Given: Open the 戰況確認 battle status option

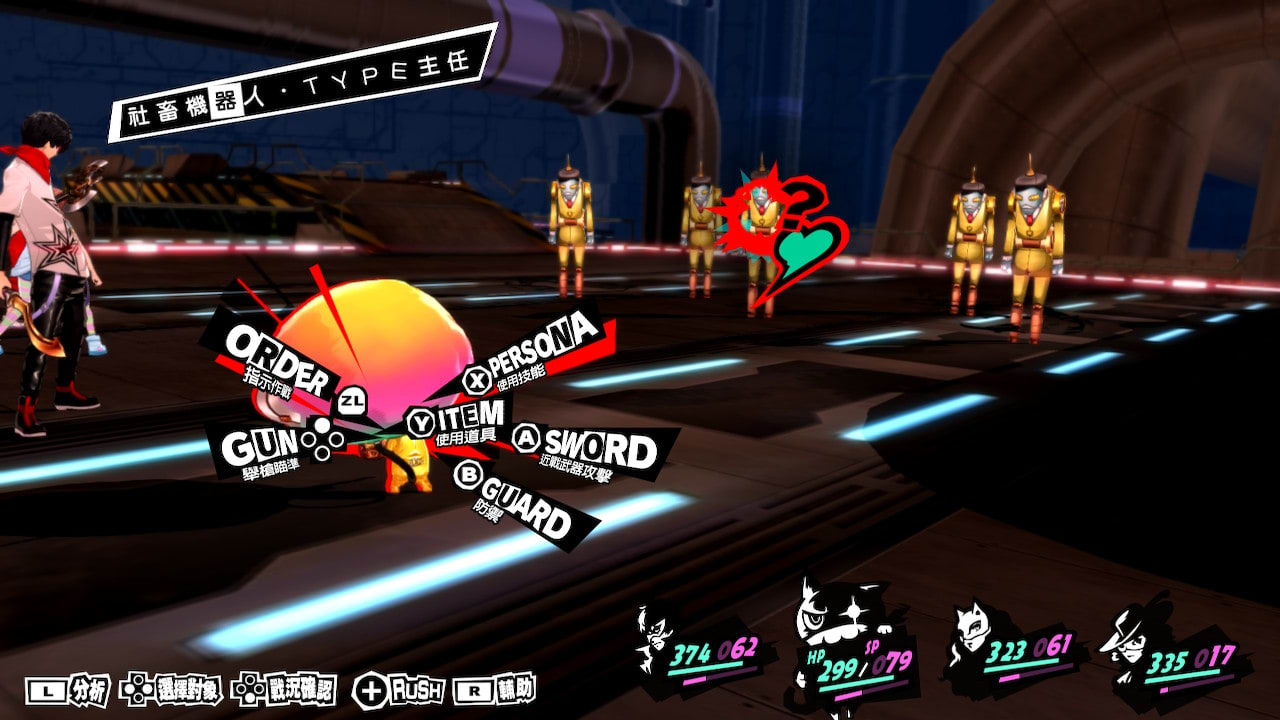Looking at the screenshot, I should click(x=284, y=690).
